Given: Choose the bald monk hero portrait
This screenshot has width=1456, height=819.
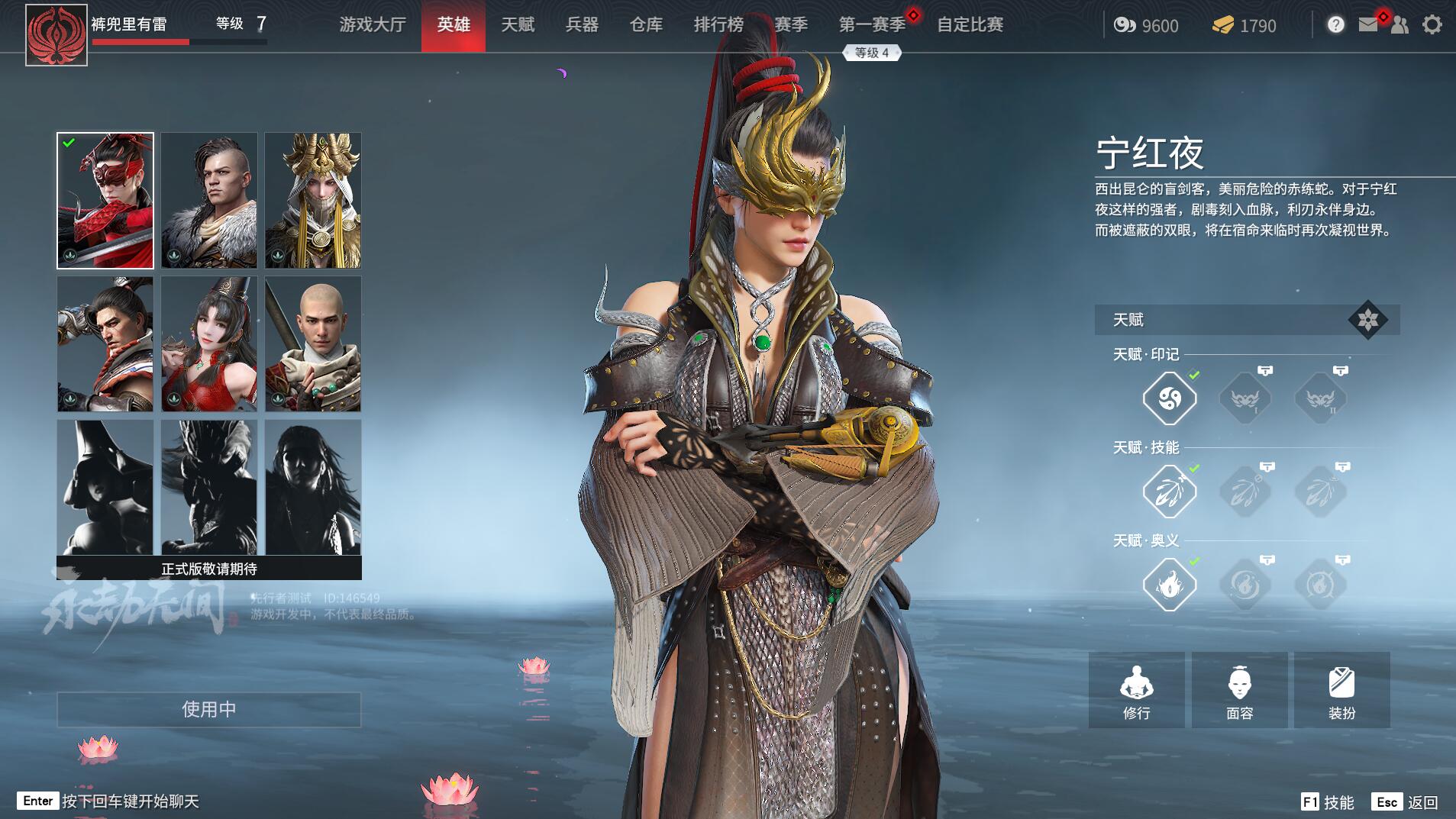Looking at the screenshot, I should click(x=313, y=344).
